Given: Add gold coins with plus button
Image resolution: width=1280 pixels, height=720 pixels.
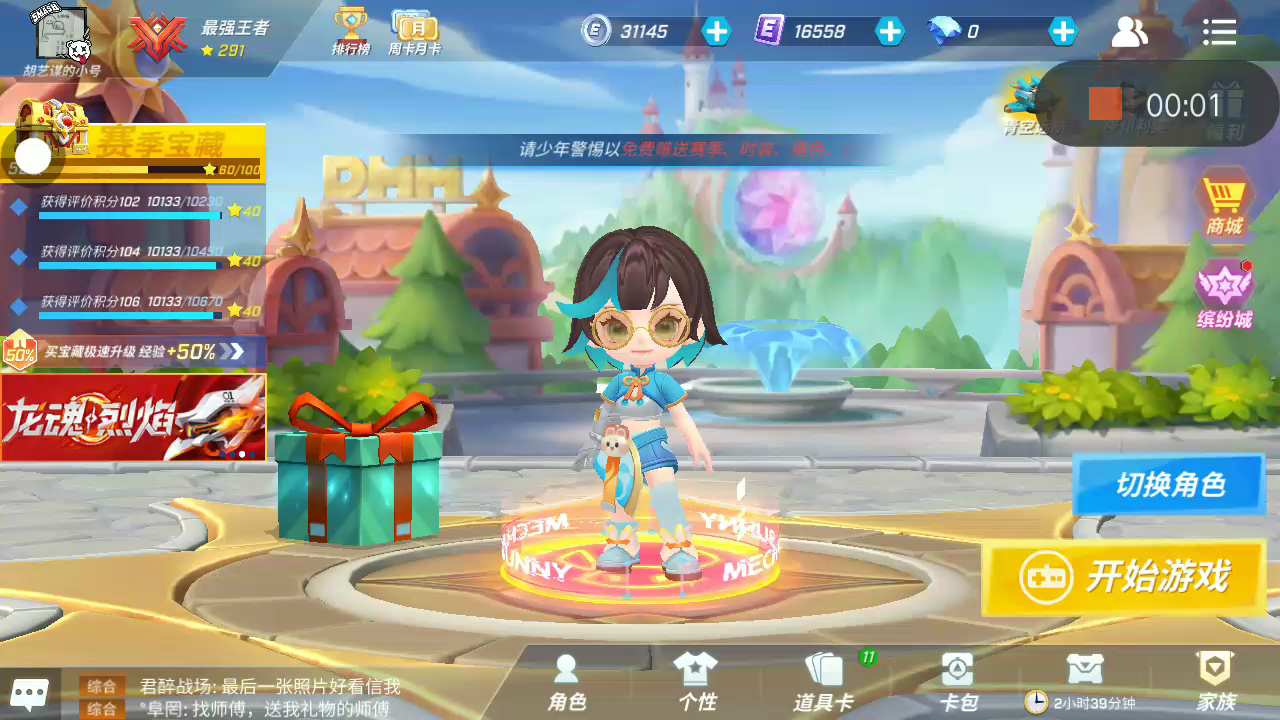Looking at the screenshot, I should click(716, 32).
